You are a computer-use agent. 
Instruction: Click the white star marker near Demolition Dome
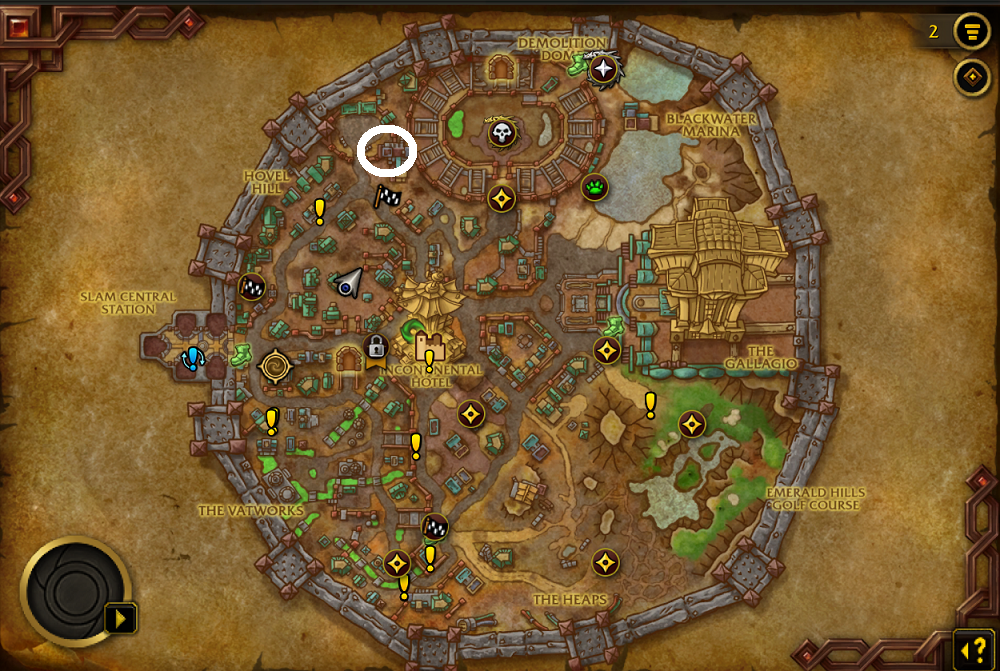604,69
